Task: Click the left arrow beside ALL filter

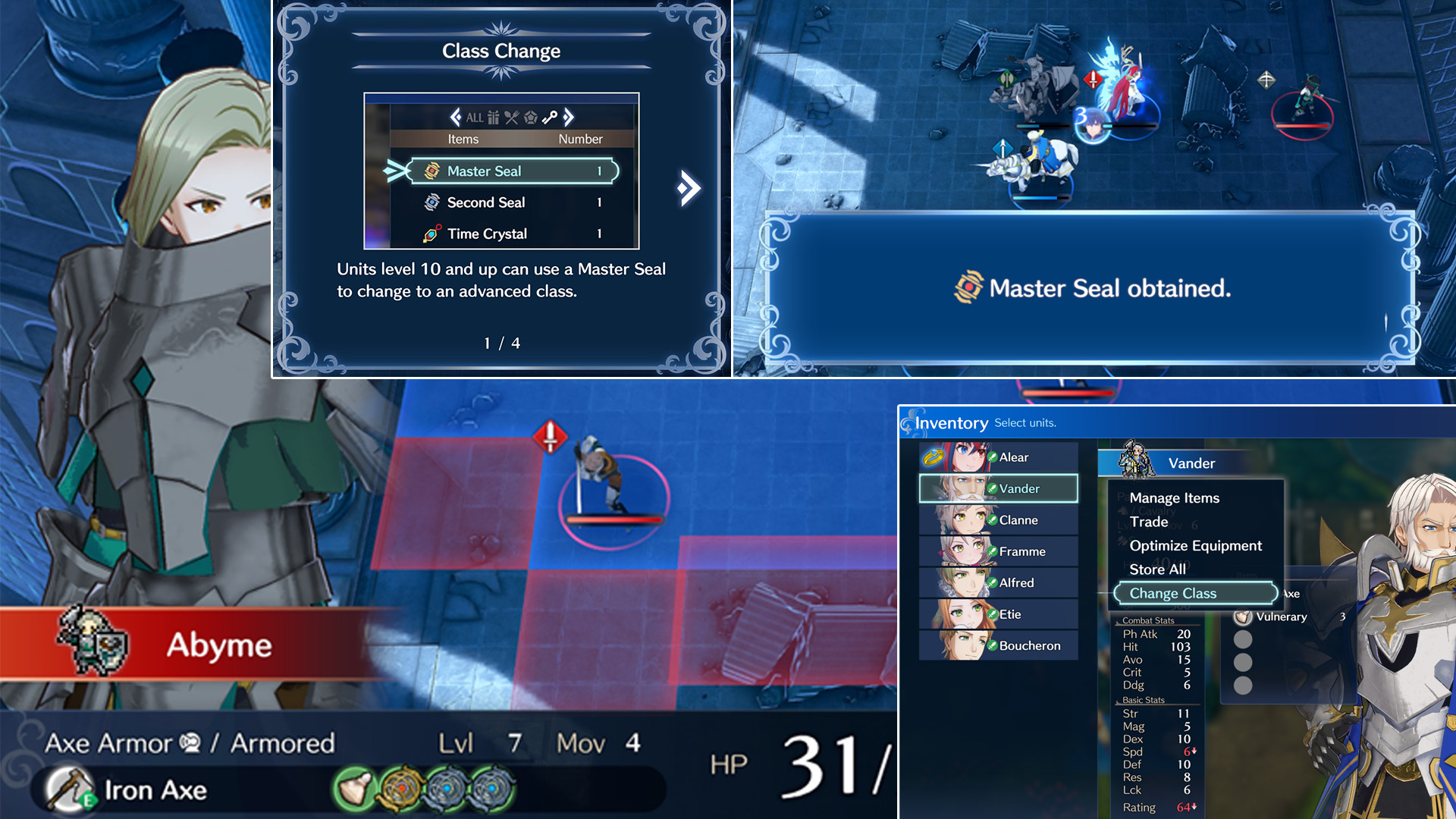Action: 456,118
